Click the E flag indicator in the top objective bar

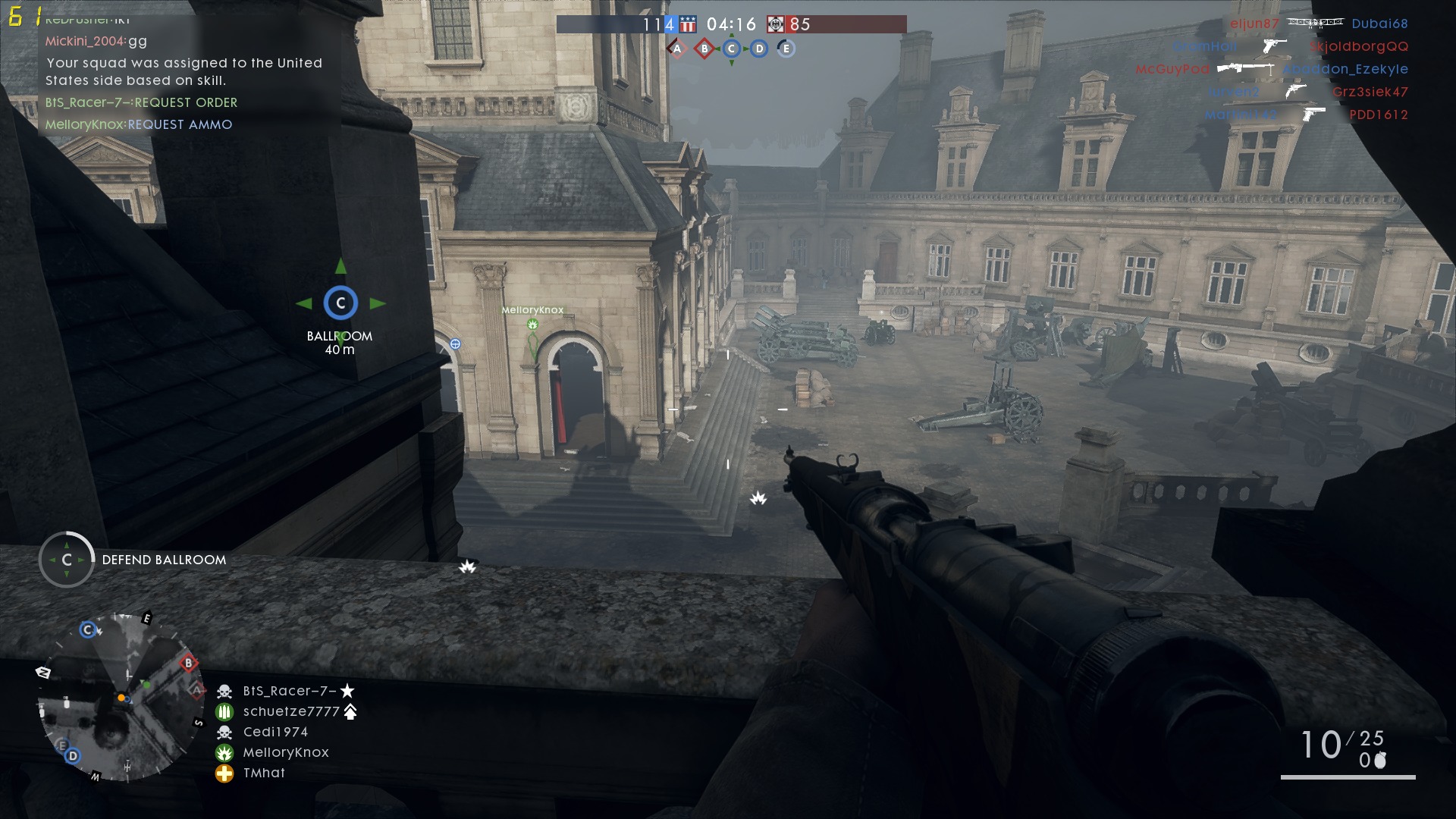tap(786, 49)
